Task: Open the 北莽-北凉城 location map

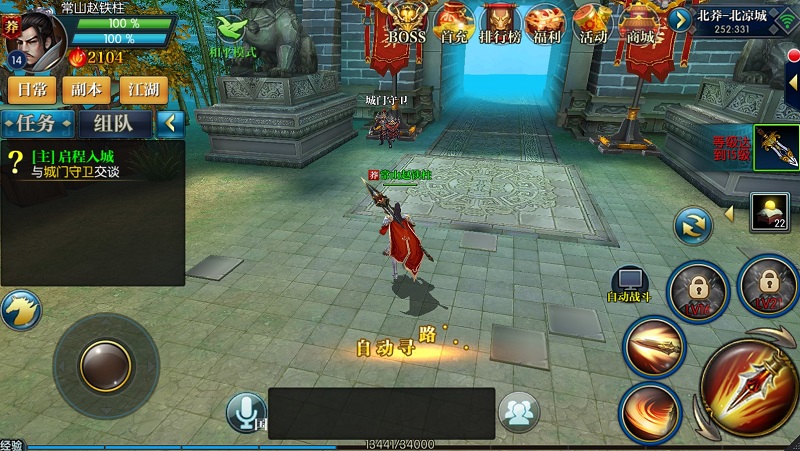Action: [x=733, y=22]
